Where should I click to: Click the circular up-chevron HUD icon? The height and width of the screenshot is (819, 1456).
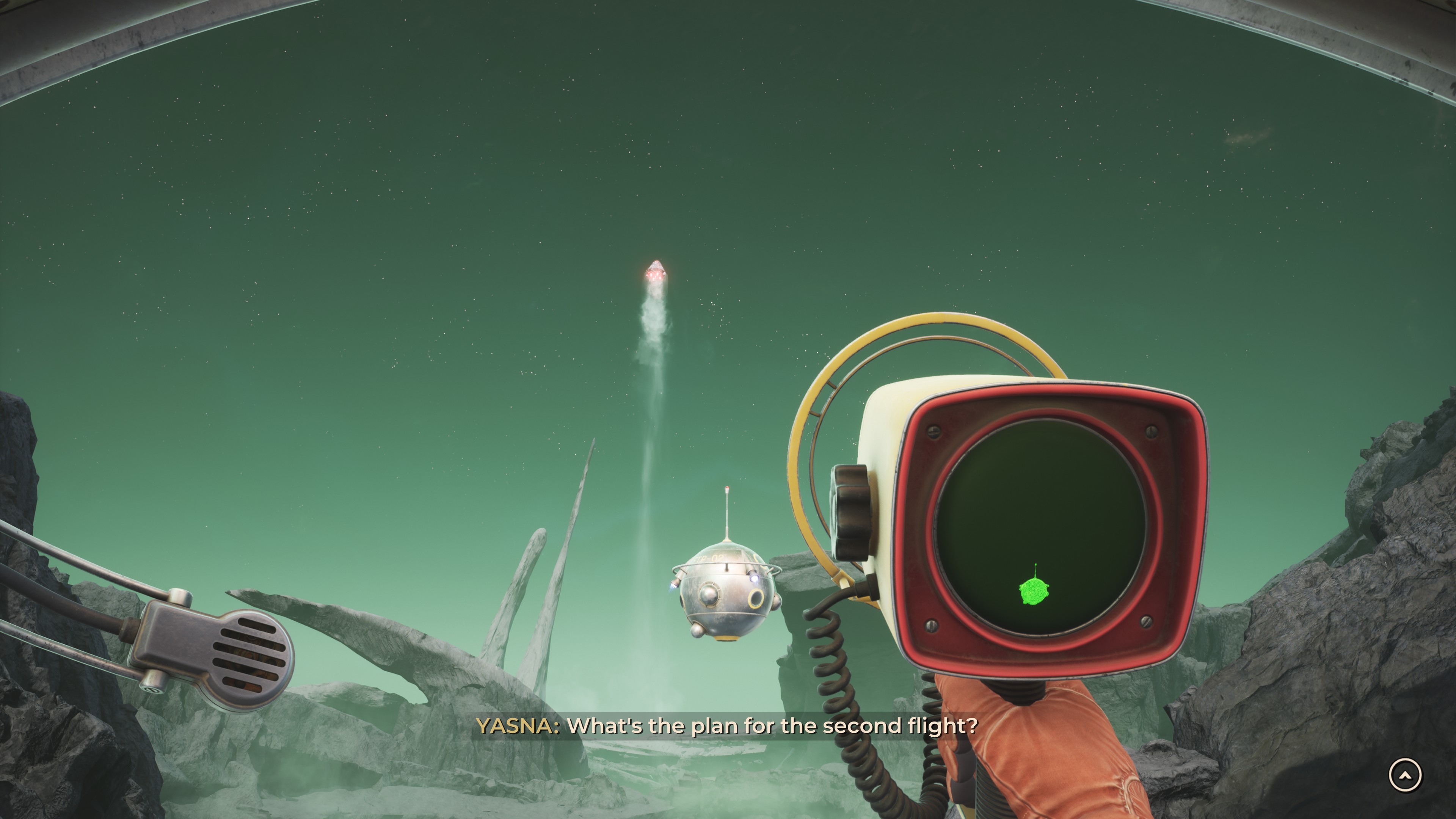1405,775
